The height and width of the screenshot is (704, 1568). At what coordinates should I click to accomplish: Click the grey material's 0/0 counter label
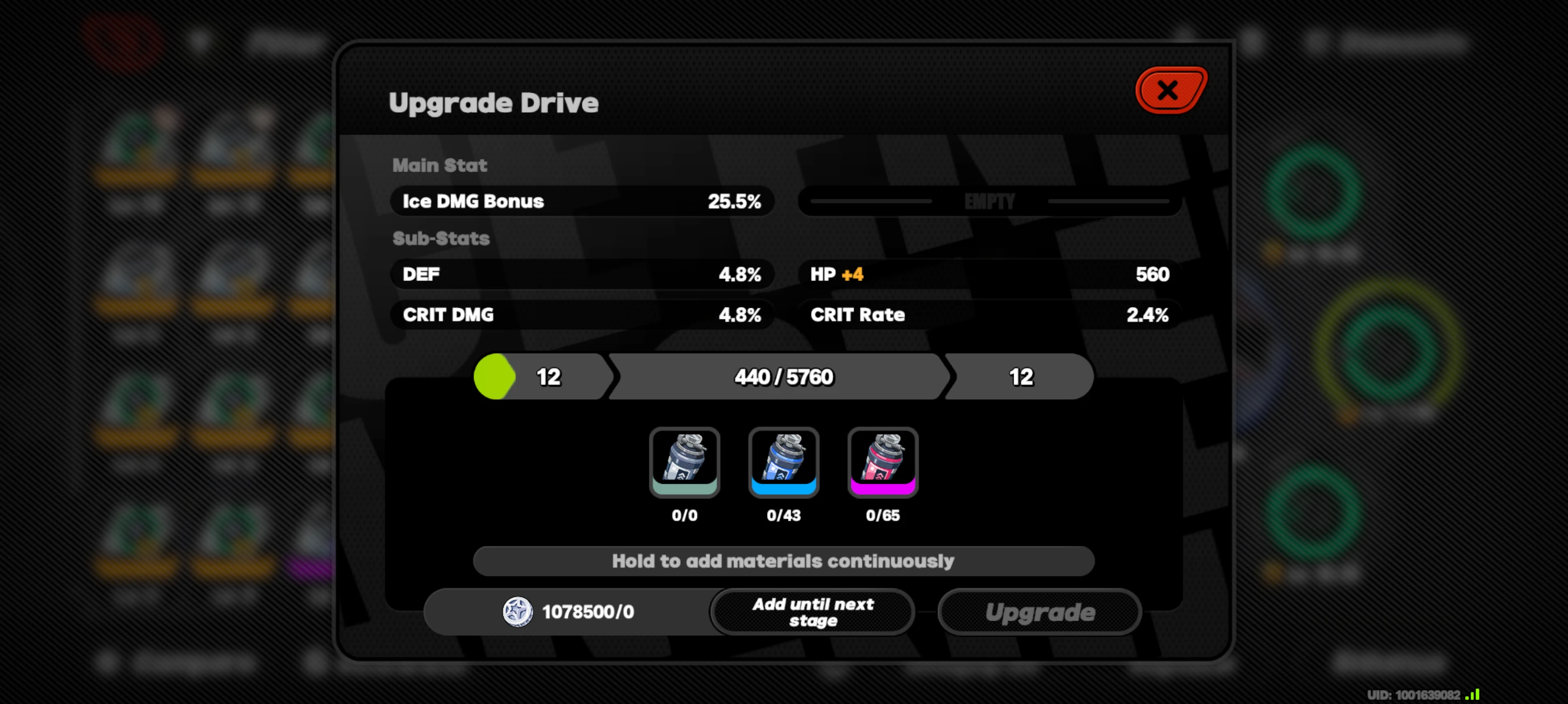pyautogui.click(x=685, y=516)
